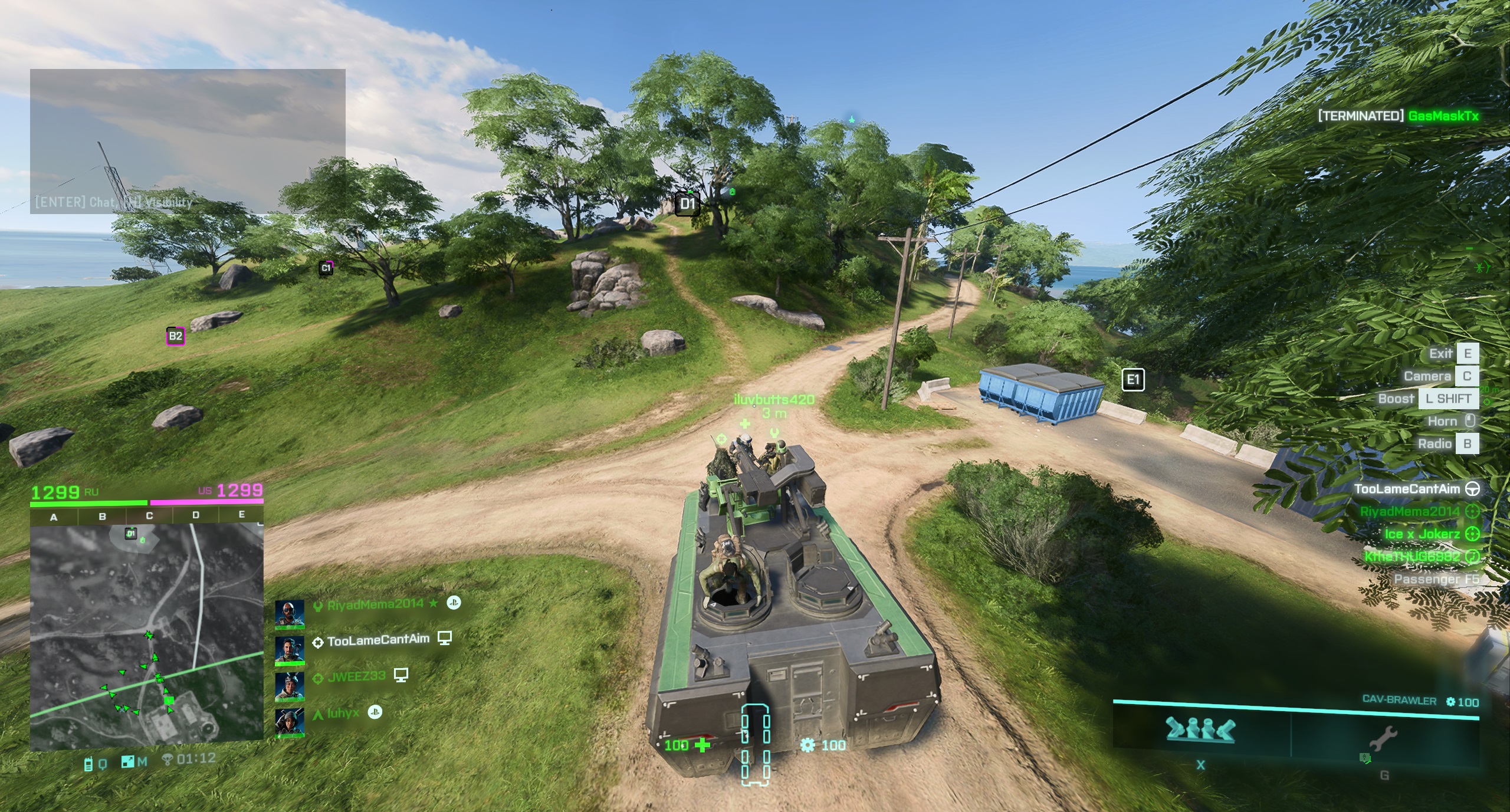
Task: Select the E1 objective marker
Action: [1132, 380]
